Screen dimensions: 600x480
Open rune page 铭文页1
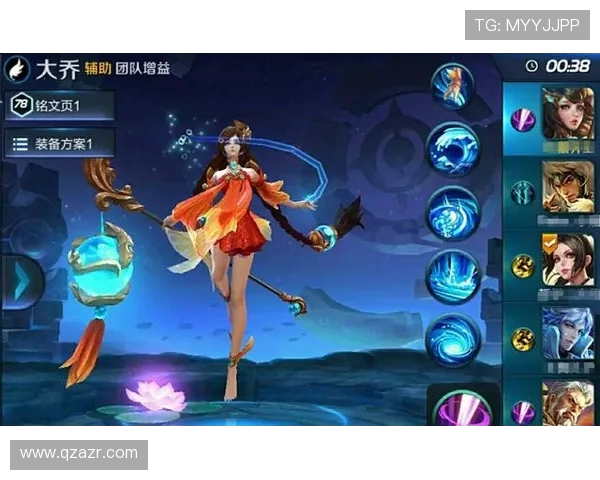click(60, 105)
